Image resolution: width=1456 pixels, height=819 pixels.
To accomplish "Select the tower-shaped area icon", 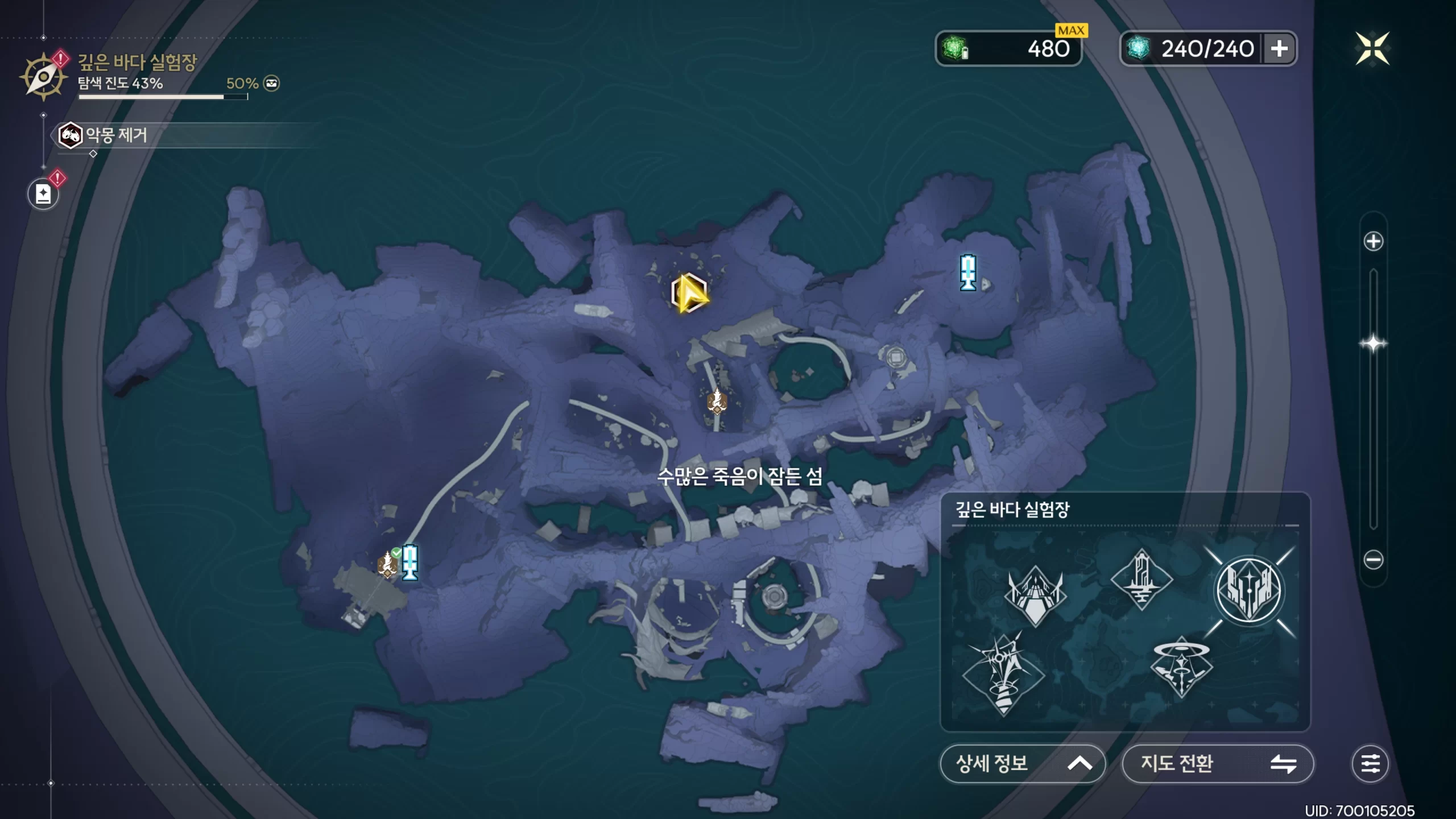I will [x=1141, y=579].
